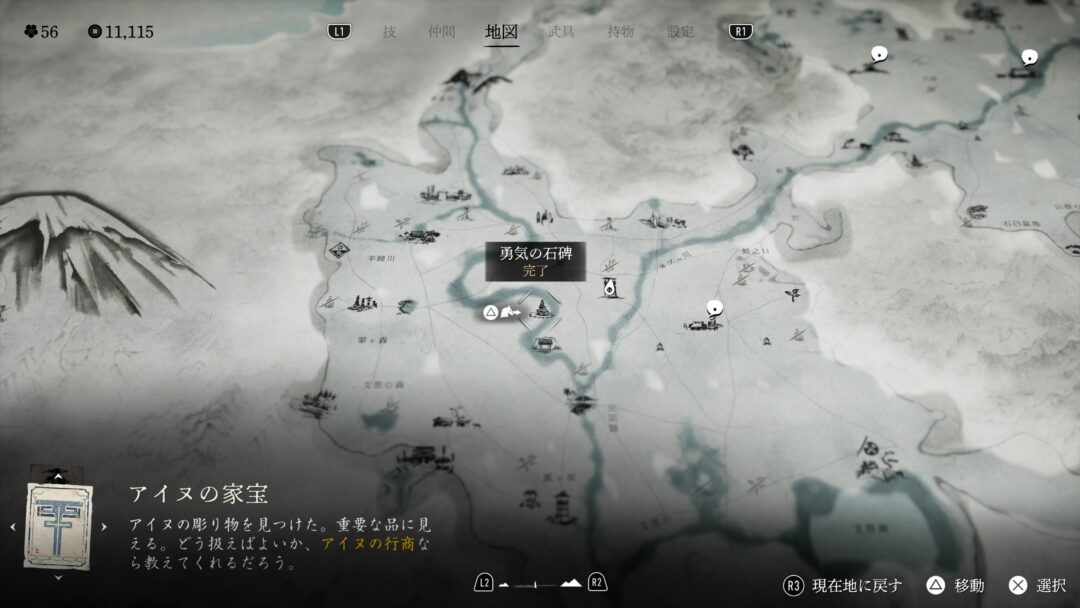Click the speech bubble marker near 蛇之口
1080x608 pixels.
tap(714, 308)
